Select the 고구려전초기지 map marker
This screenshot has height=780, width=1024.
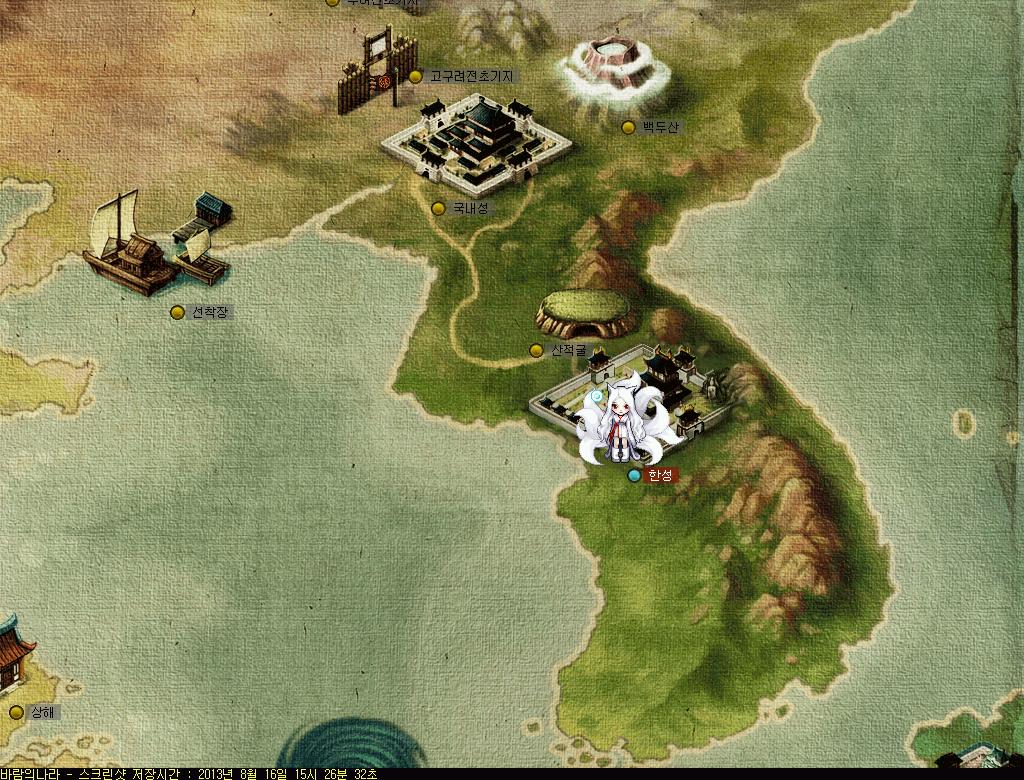coord(416,76)
